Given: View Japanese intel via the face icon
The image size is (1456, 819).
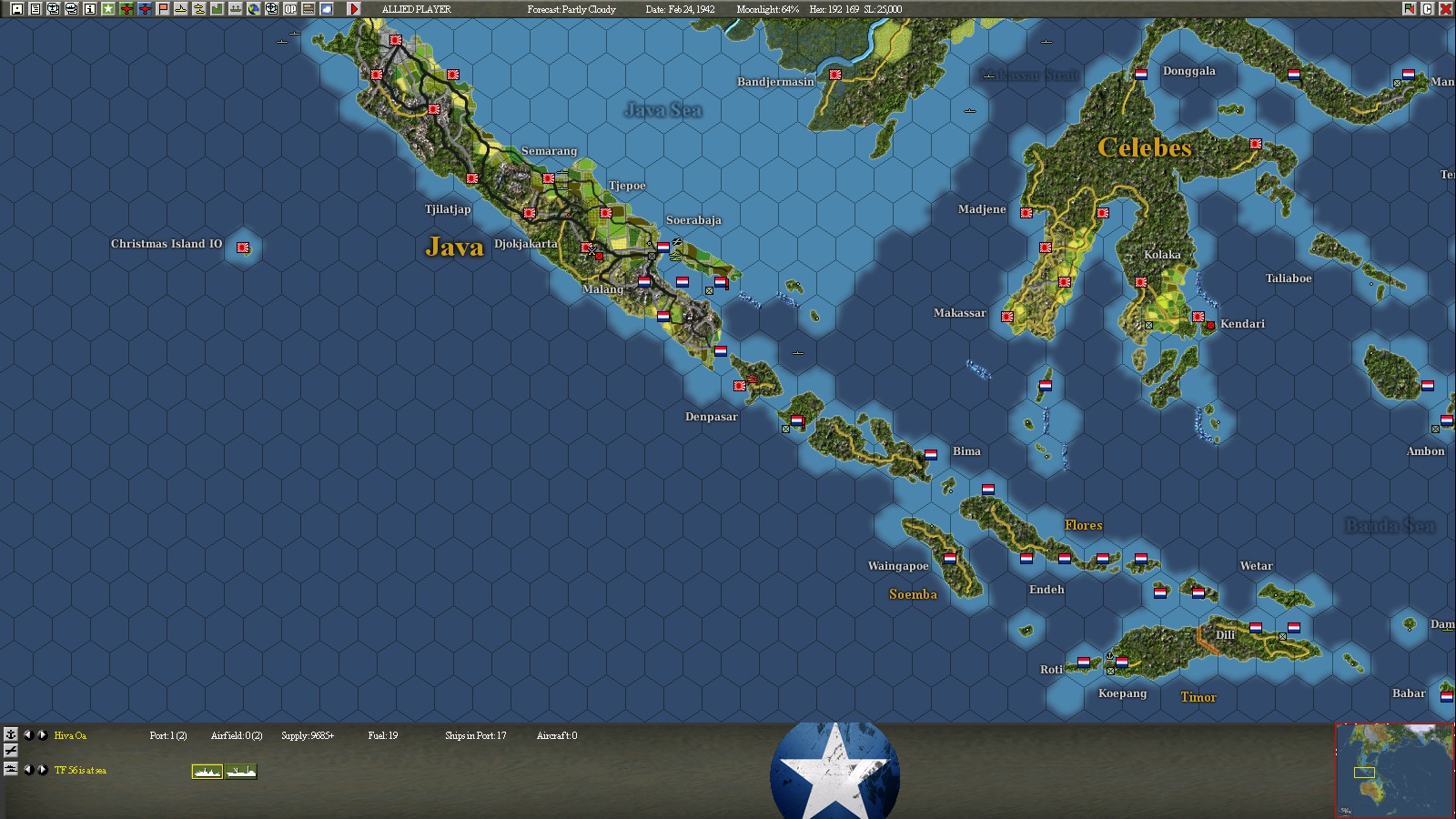Looking at the screenshot, I should pos(72,9).
